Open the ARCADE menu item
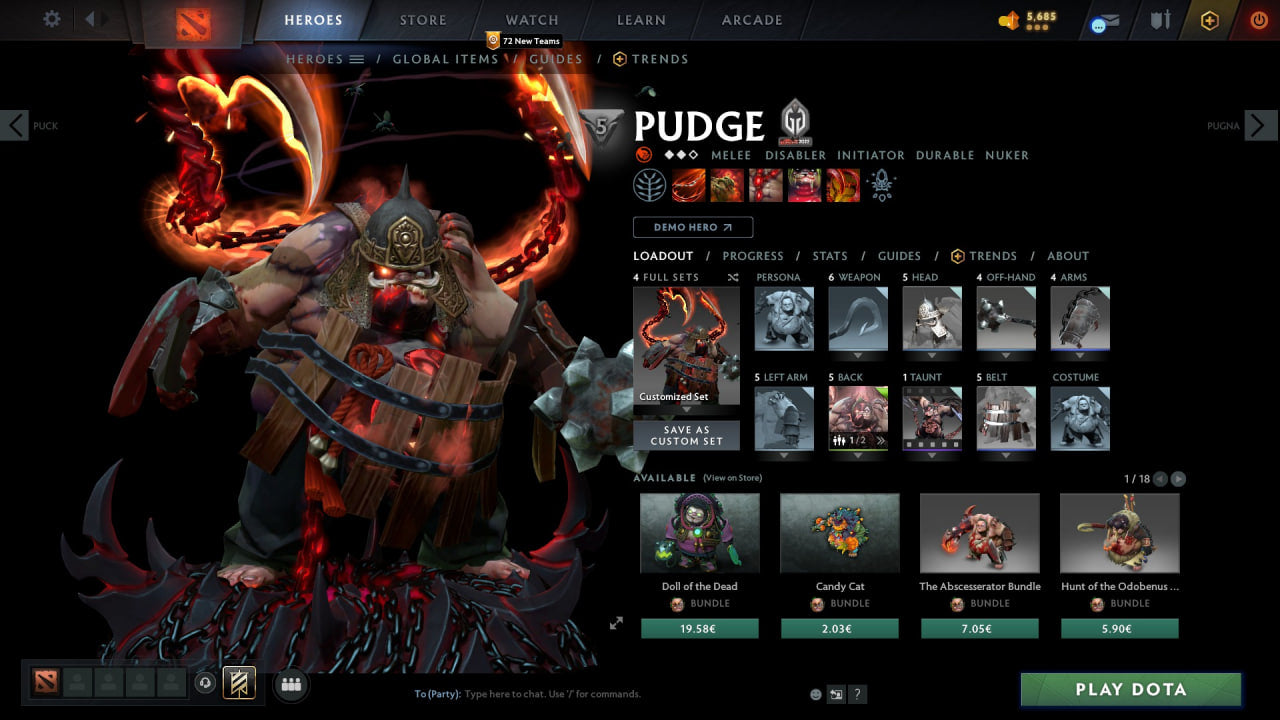Viewport: 1280px width, 720px height. pos(751,19)
